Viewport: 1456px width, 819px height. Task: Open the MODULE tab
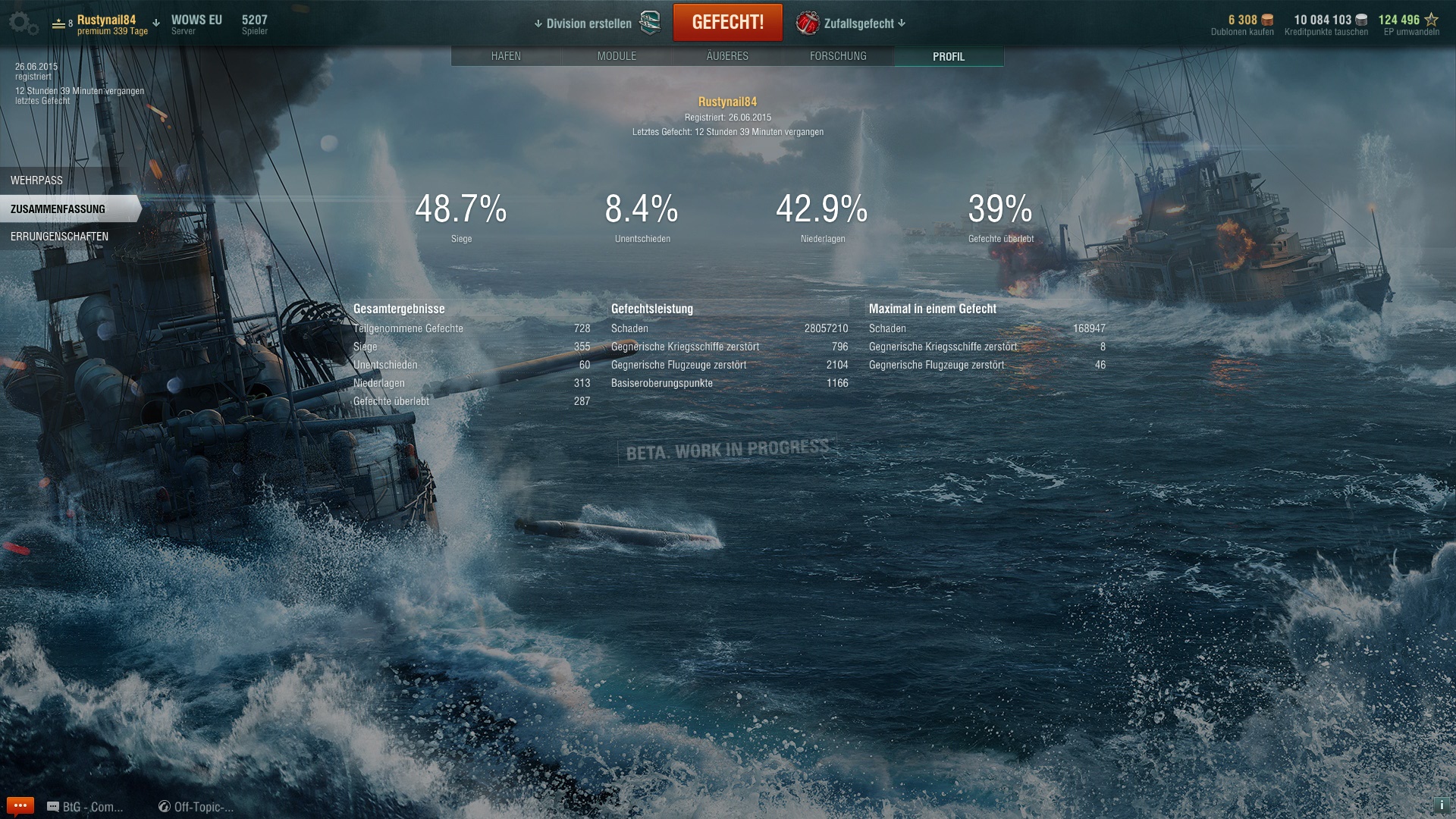coord(617,56)
